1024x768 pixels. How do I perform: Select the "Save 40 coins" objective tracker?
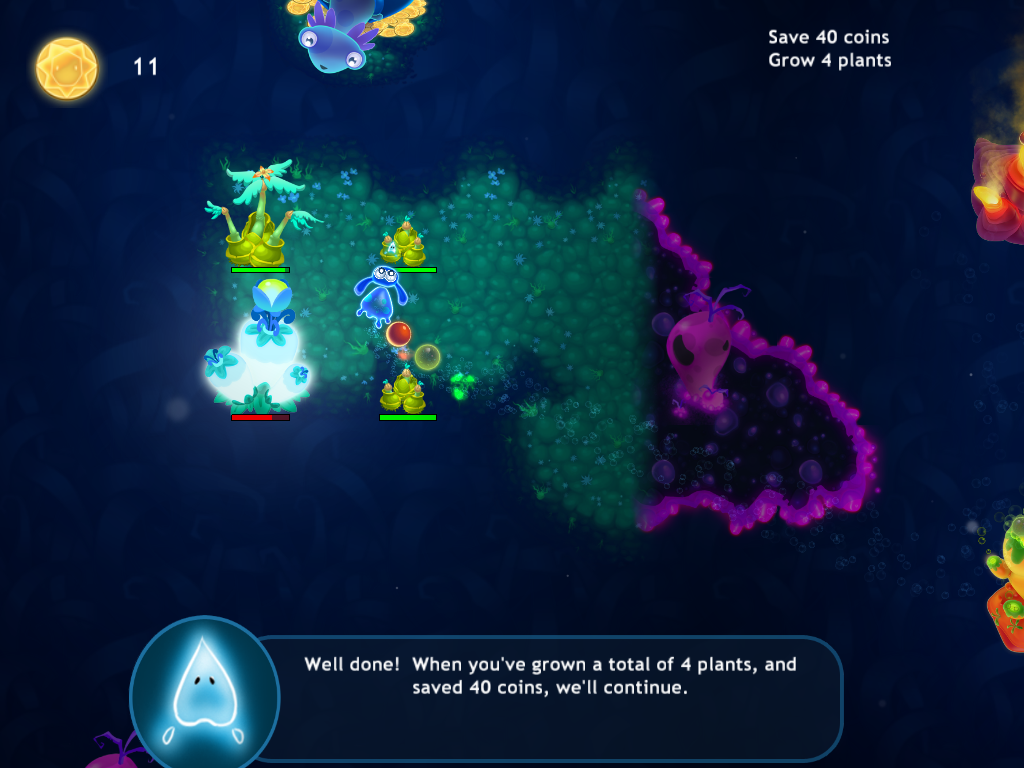coord(828,37)
